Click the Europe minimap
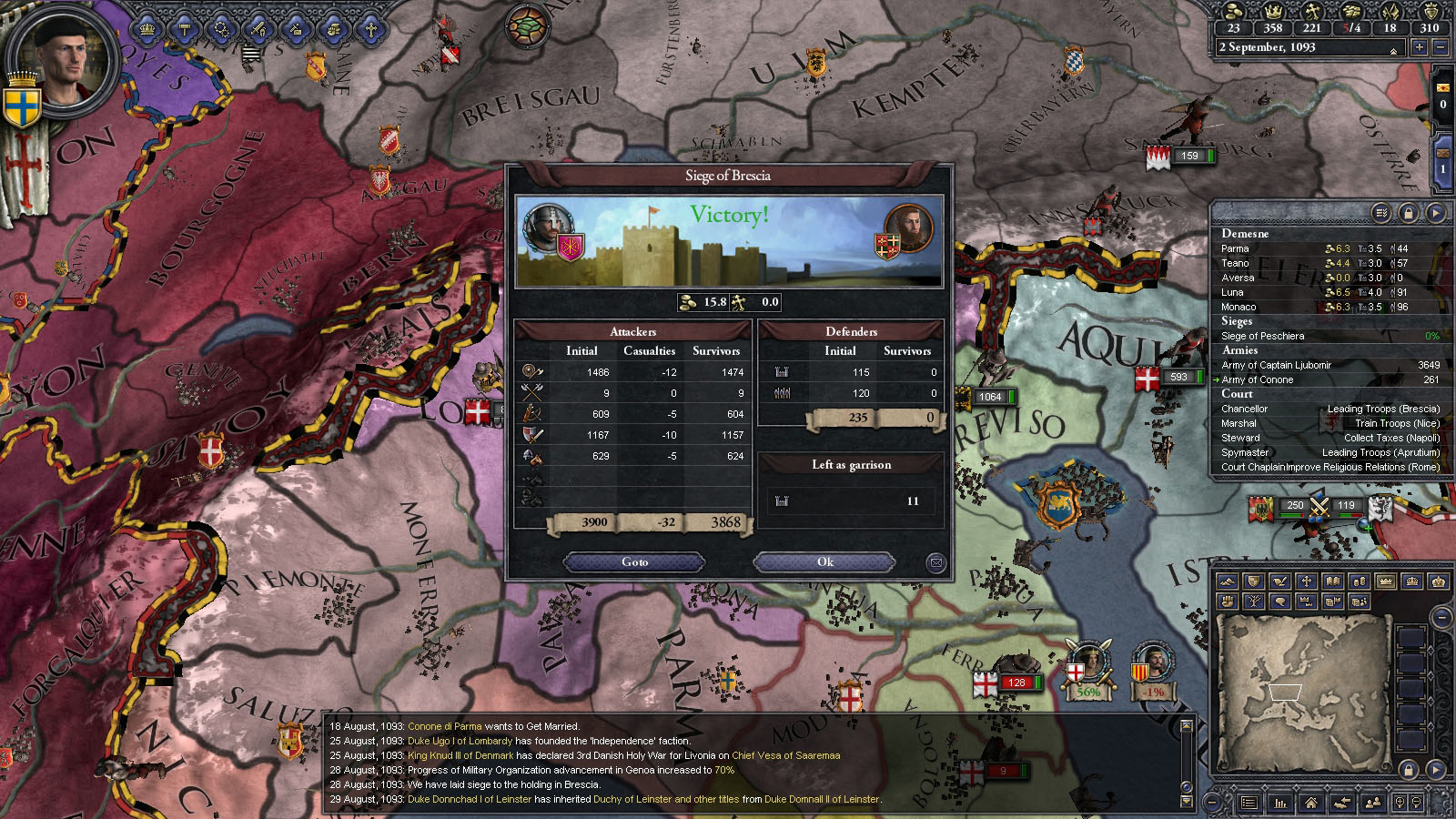 pos(1301,689)
